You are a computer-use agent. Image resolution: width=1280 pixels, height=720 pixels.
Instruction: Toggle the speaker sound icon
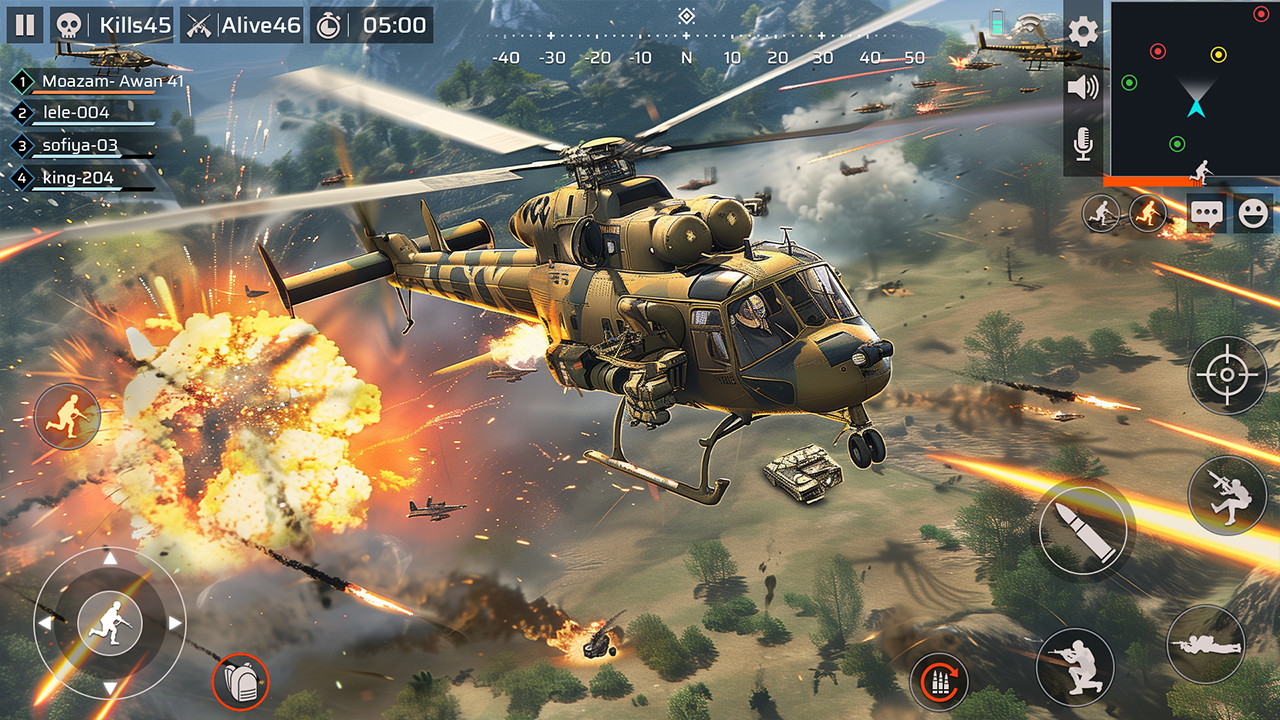1083,88
